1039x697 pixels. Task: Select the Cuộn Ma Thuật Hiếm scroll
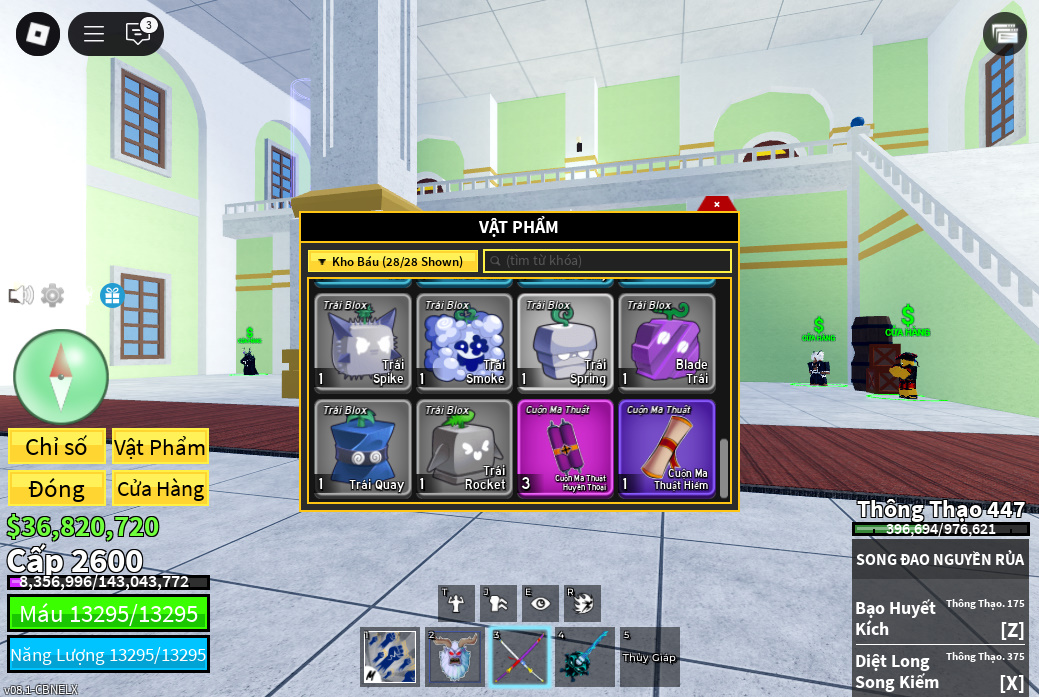point(666,448)
